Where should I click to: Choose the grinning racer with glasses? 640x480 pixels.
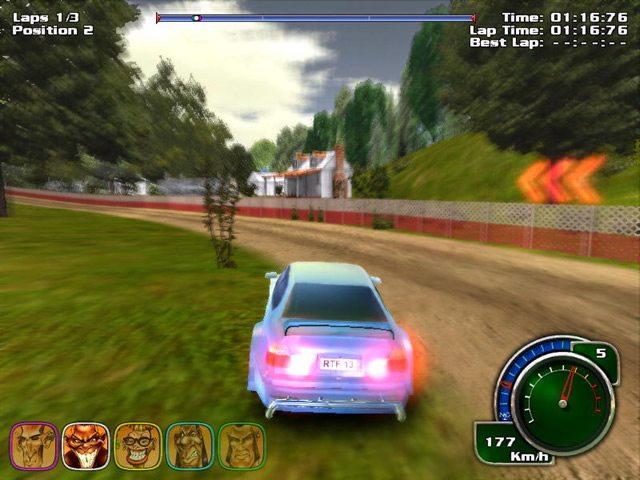[x=137, y=445]
